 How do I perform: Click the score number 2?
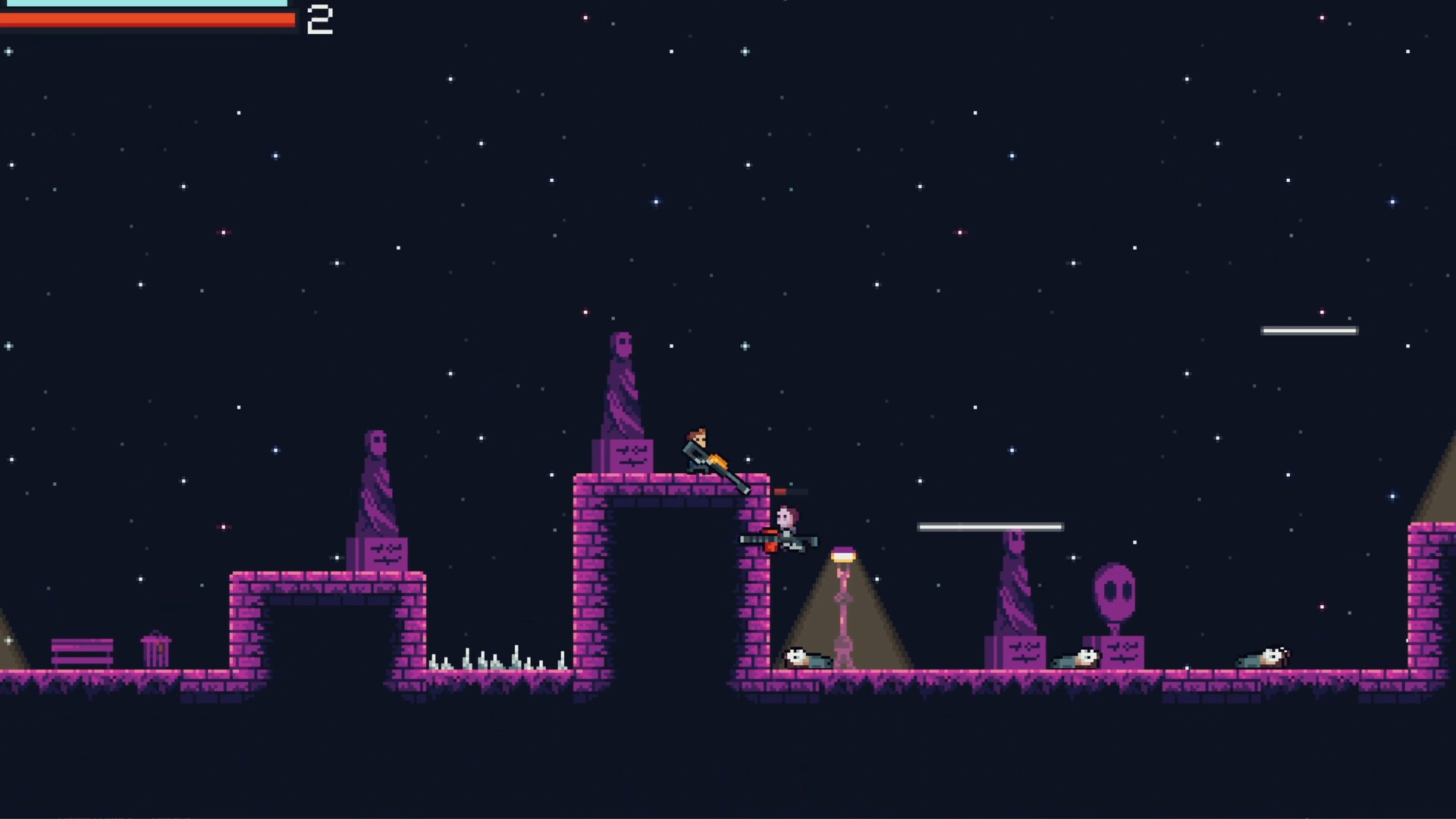320,20
